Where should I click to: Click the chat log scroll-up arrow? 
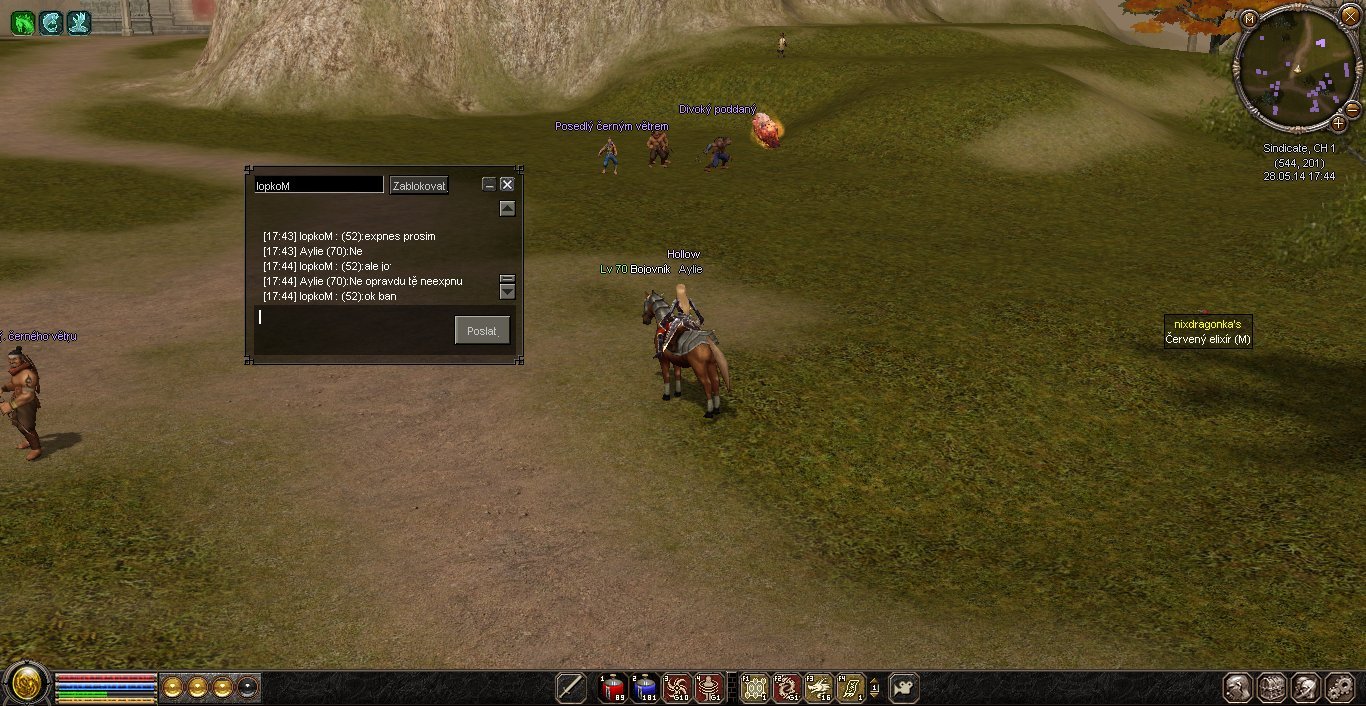click(507, 209)
